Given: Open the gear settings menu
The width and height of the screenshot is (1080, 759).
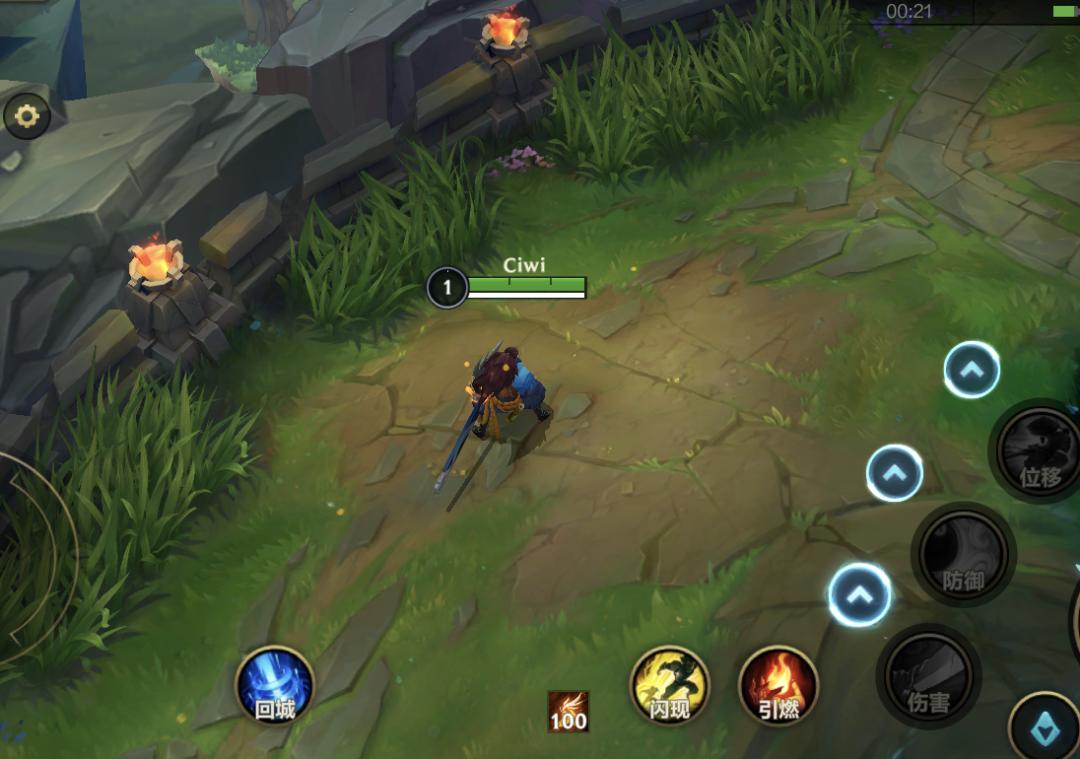Looking at the screenshot, I should click(x=27, y=118).
